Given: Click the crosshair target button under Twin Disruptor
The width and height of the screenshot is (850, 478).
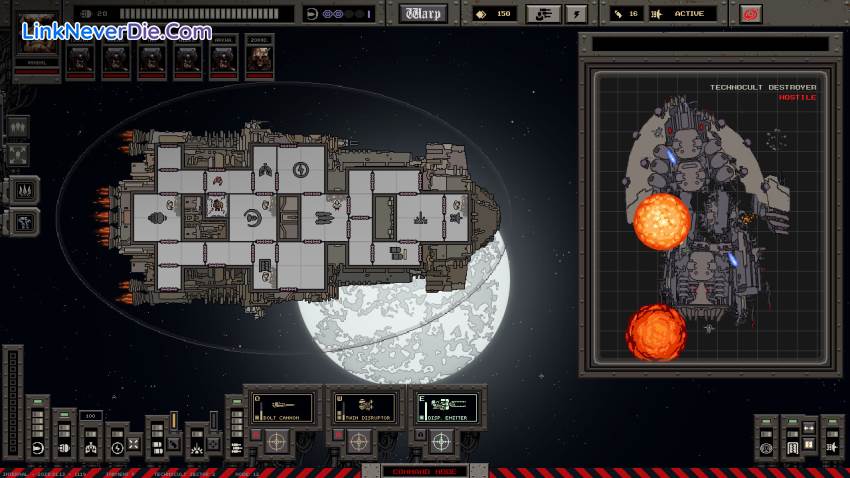Looking at the screenshot, I should pos(359,441).
